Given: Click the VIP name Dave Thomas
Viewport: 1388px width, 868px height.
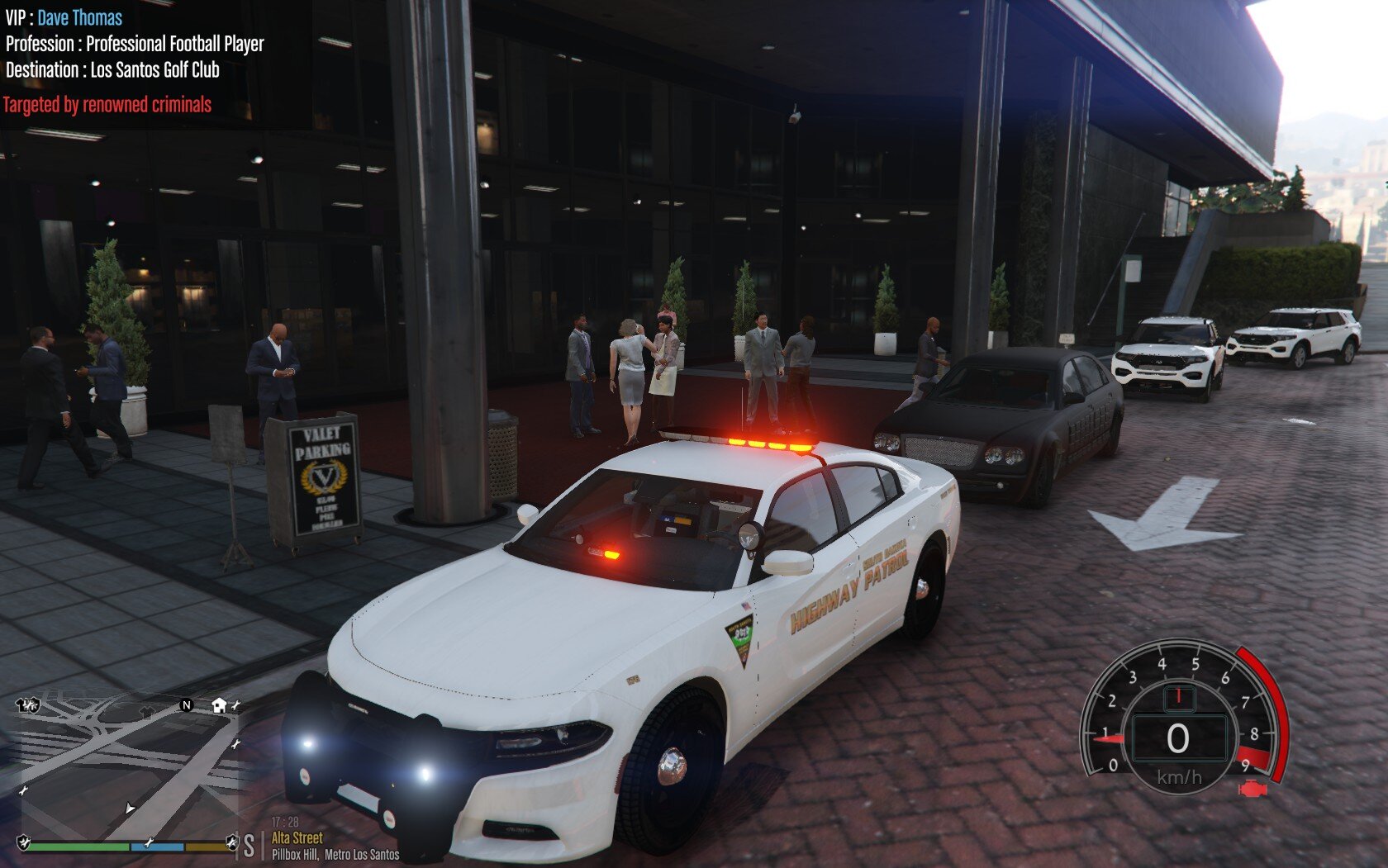Looking at the screenshot, I should point(79,18).
